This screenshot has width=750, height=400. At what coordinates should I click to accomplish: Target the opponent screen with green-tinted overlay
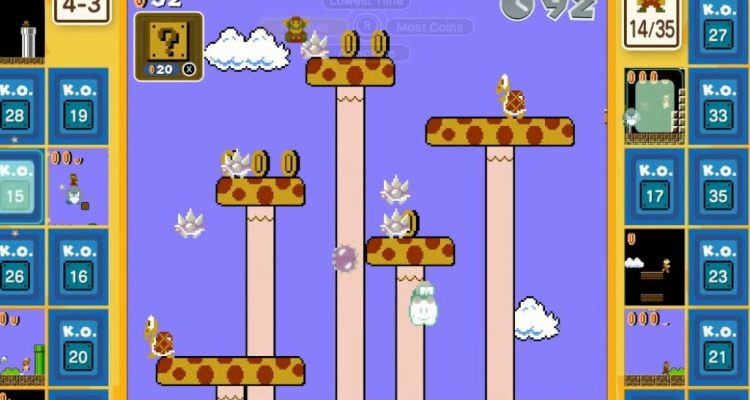pyautogui.click(x=655, y=107)
